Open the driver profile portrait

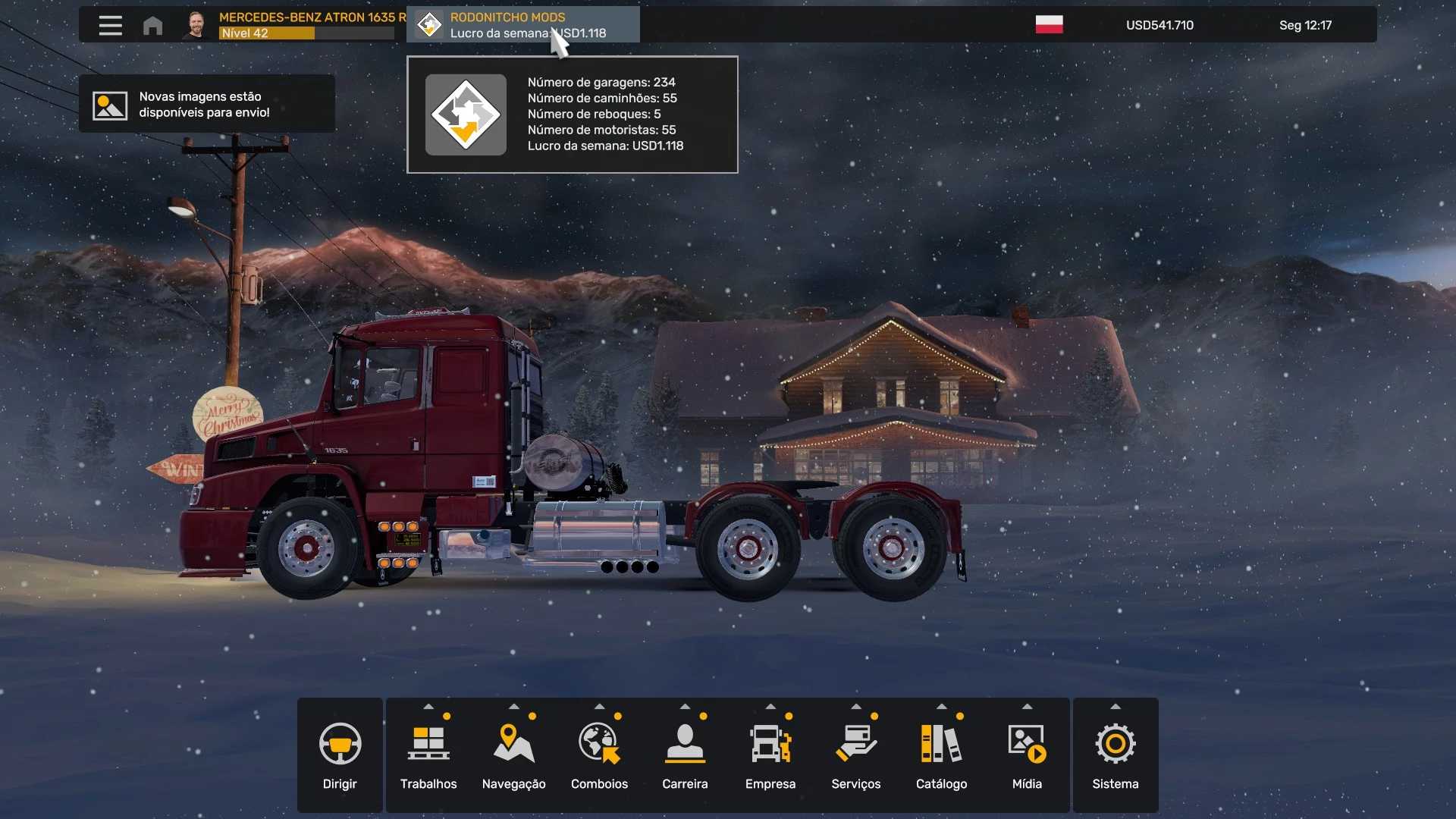coord(196,25)
